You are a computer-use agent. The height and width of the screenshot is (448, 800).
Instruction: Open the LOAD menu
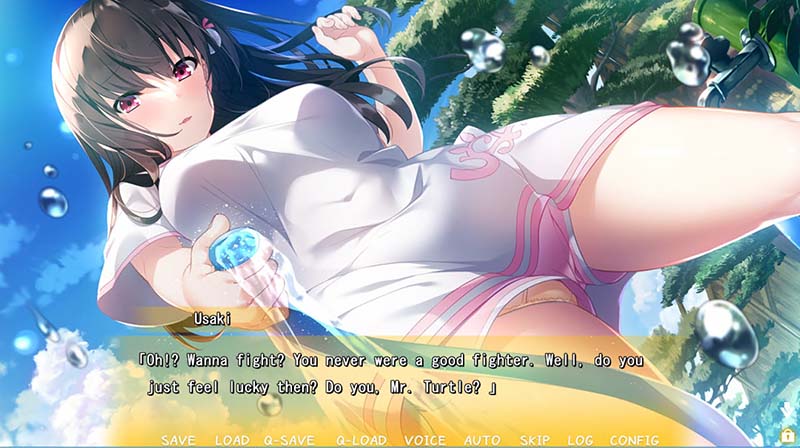point(232,440)
